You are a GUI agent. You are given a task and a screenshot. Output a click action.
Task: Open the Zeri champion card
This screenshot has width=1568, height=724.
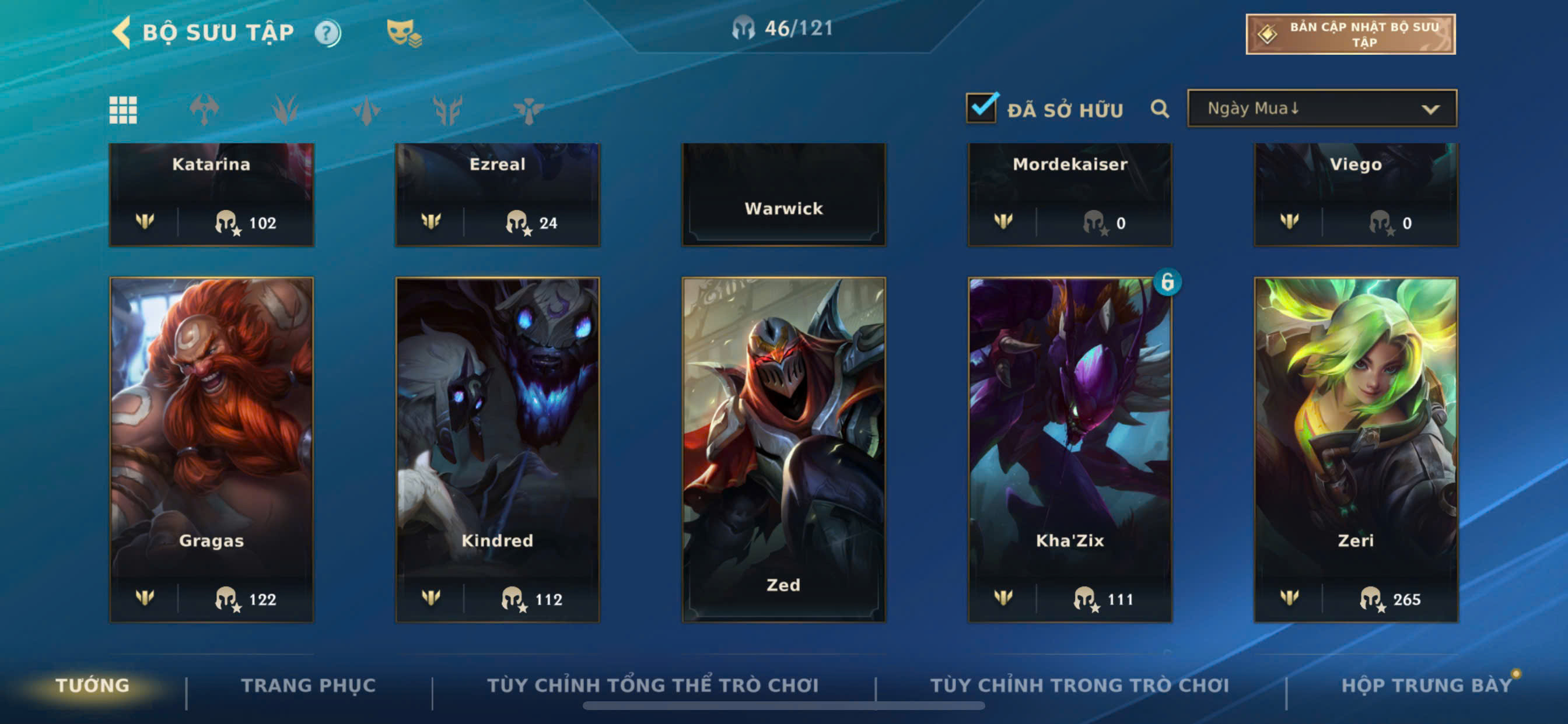click(1356, 449)
